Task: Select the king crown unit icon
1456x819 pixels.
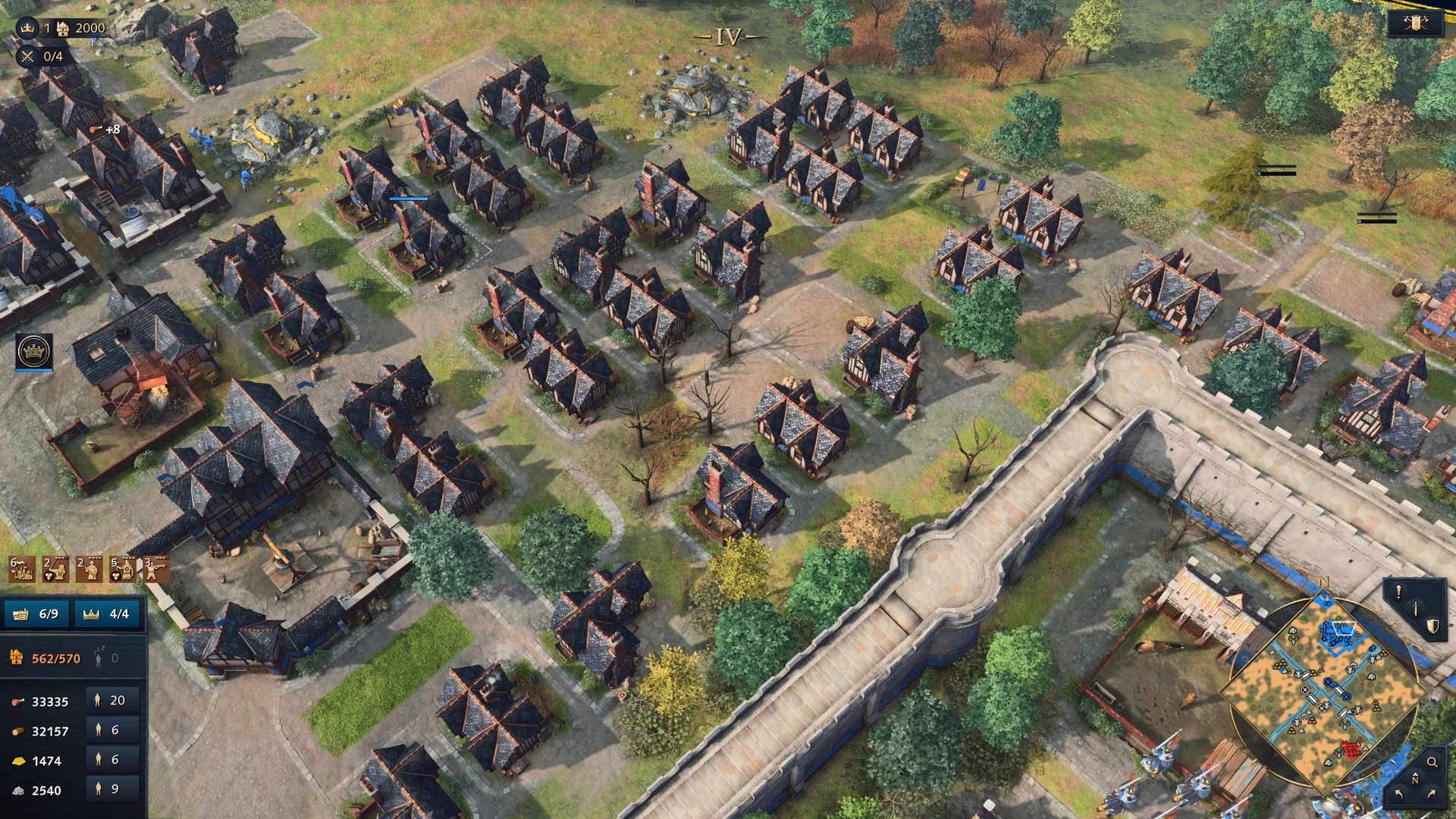Action: click(34, 352)
